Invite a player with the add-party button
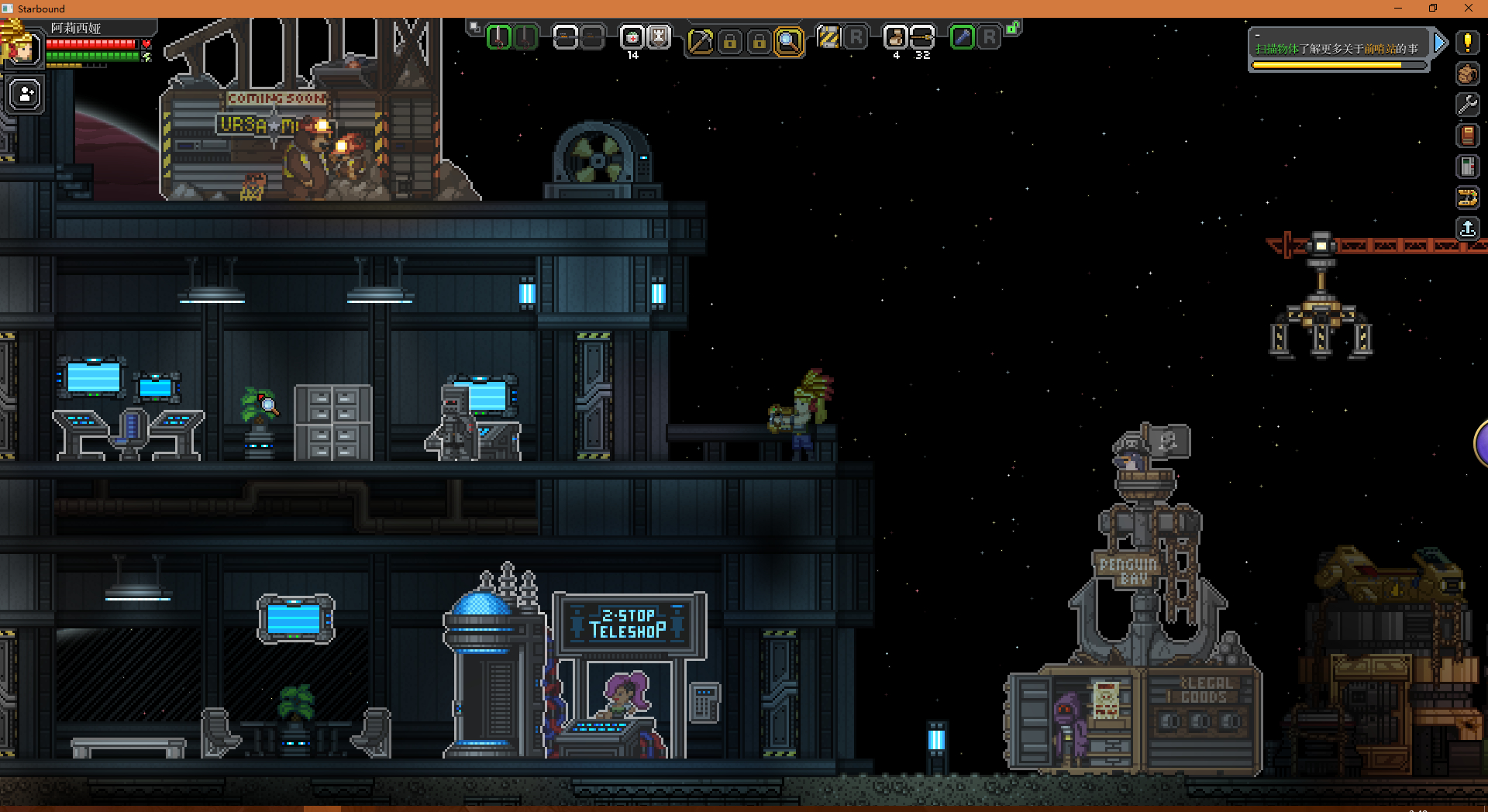This screenshot has width=1488, height=812. tap(26, 95)
